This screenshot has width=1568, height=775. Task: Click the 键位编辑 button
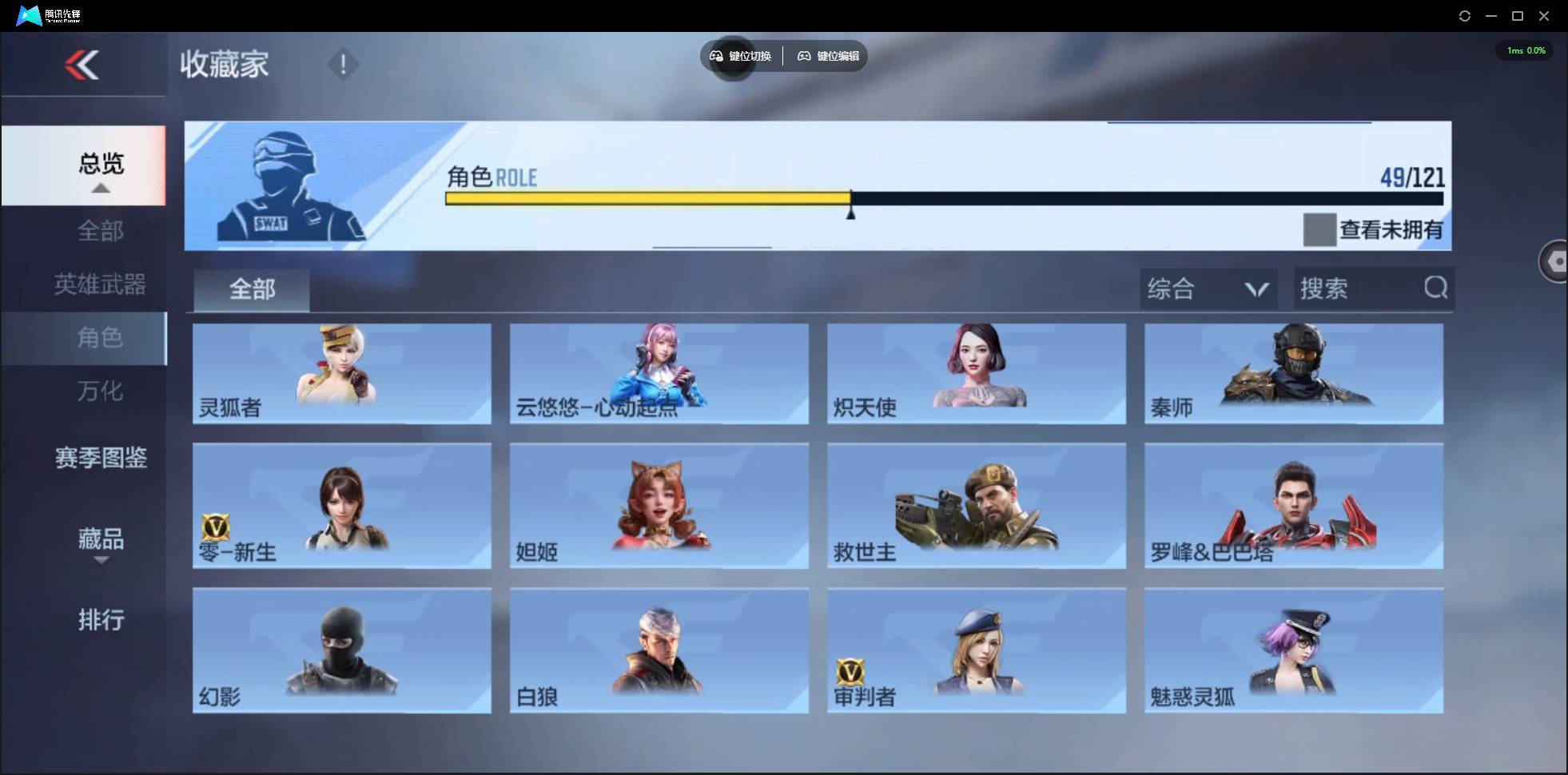coord(828,56)
